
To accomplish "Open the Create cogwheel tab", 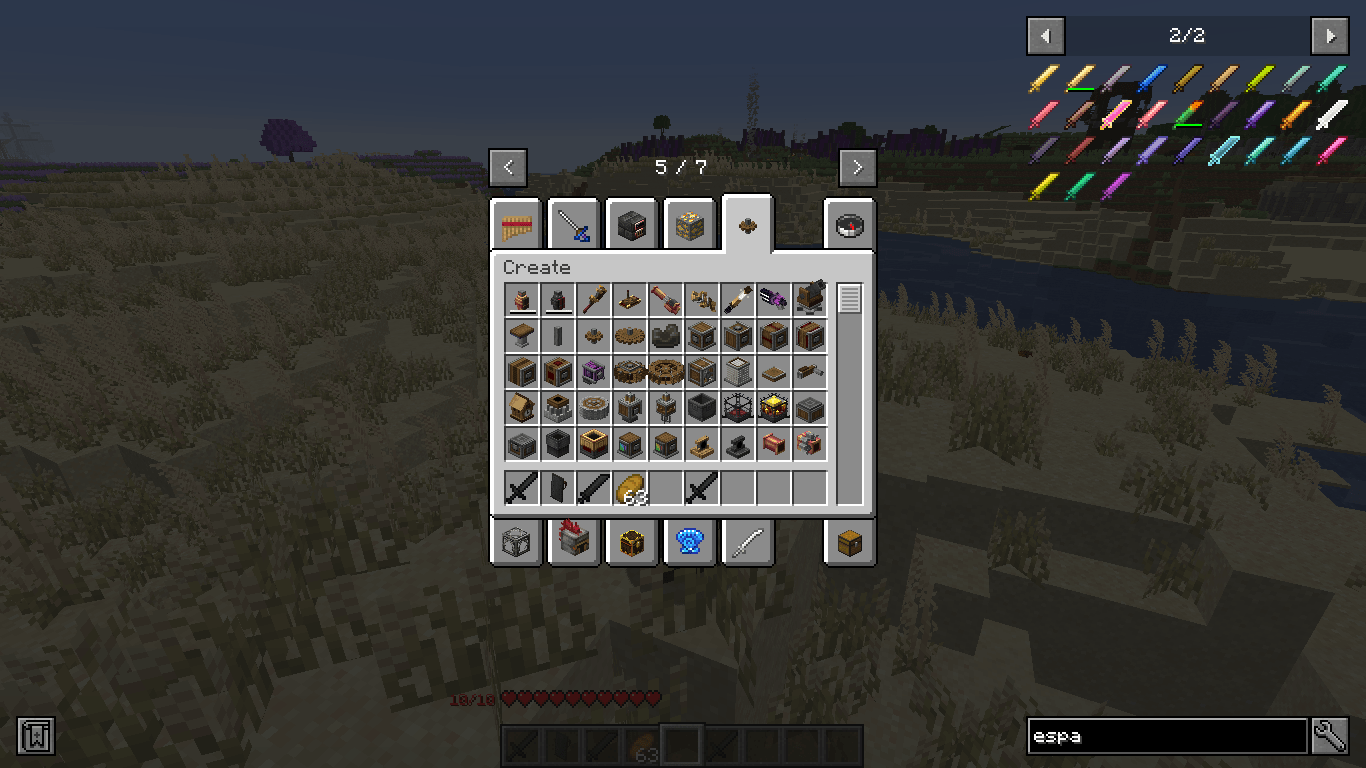I will tap(748, 225).
